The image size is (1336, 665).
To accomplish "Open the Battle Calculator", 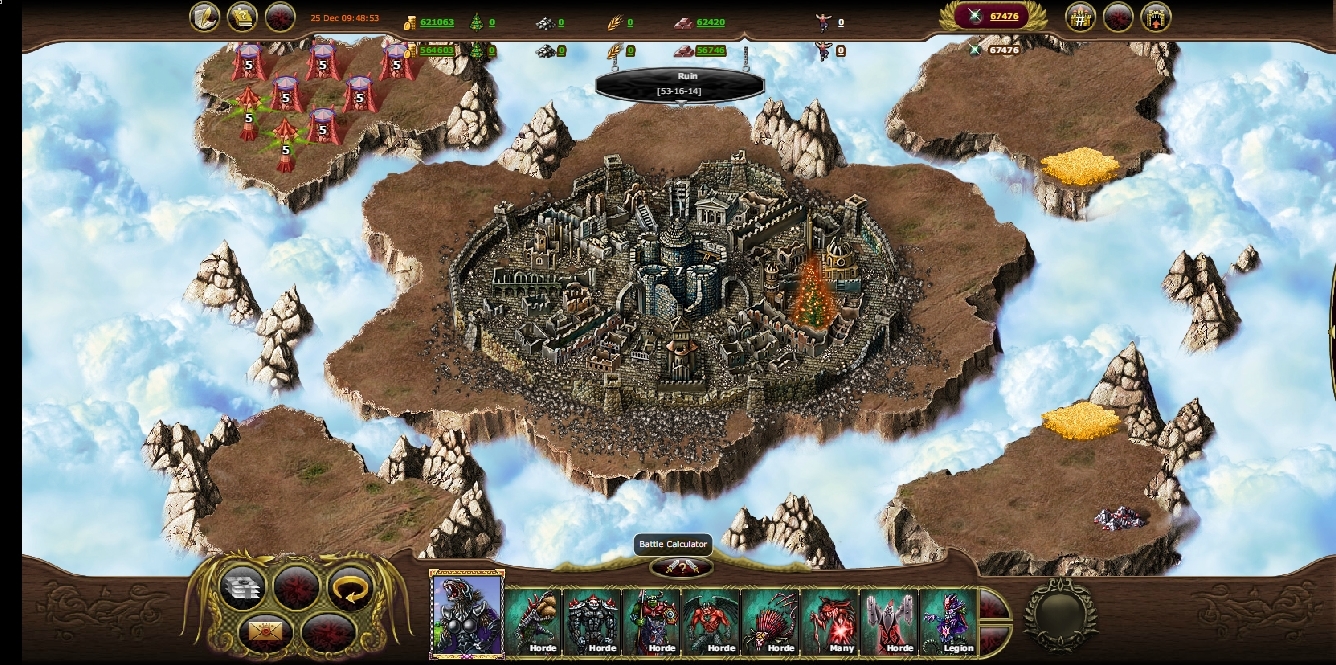I will point(681,568).
